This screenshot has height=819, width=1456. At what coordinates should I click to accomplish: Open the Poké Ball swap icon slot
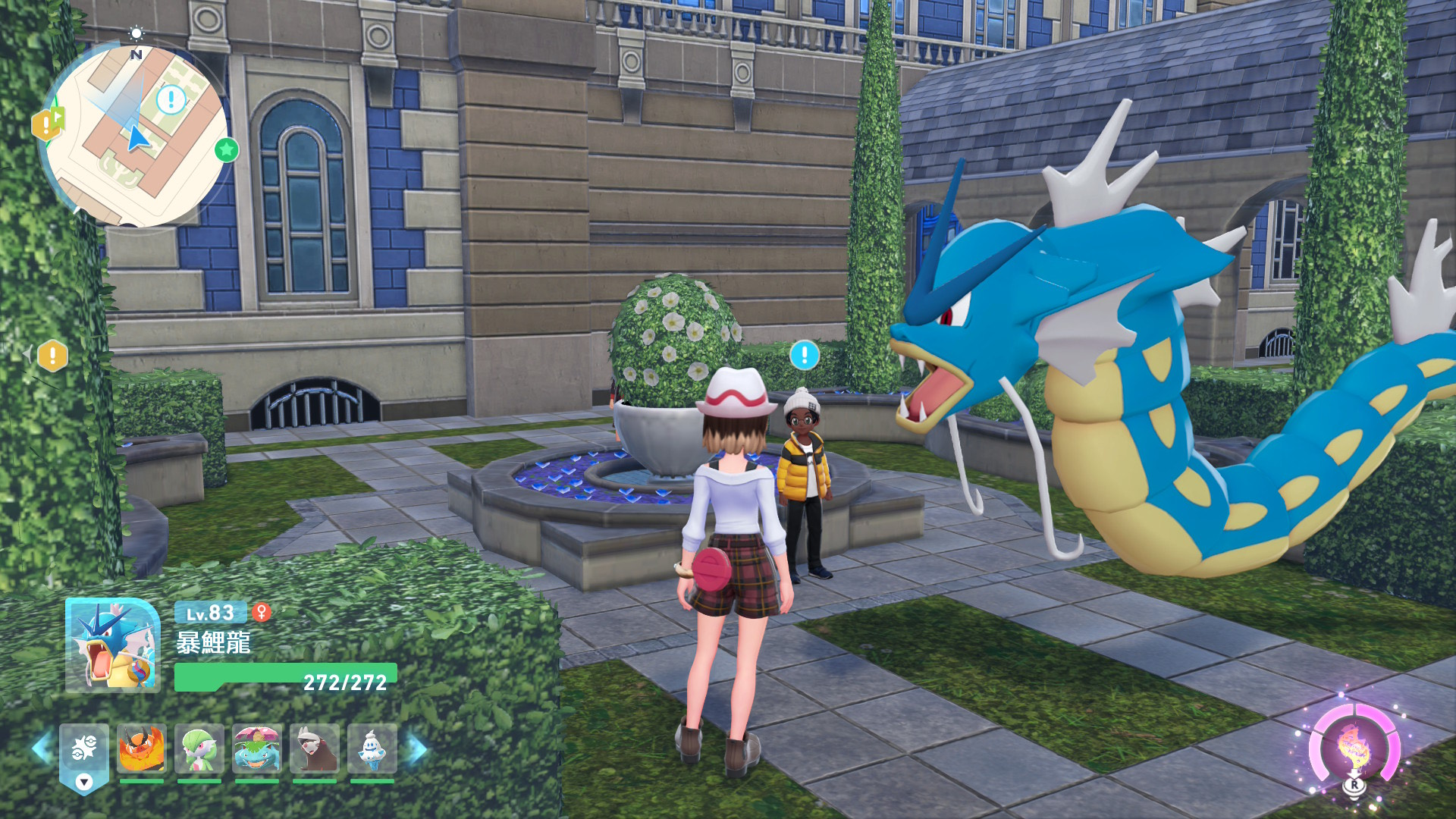84,753
